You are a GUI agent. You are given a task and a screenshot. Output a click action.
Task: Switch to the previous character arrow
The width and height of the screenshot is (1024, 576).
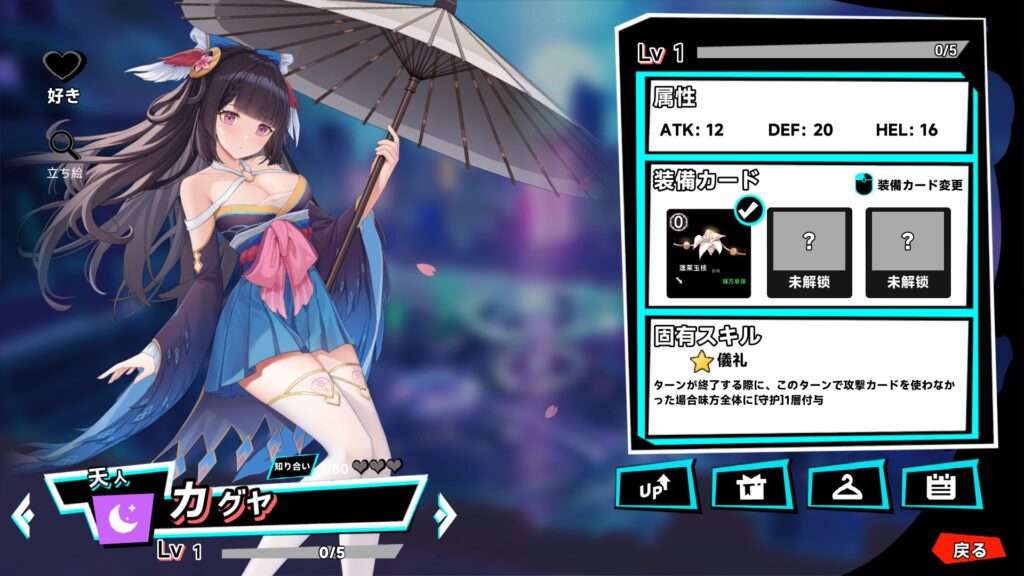pyautogui.click(x=22, y=514)
